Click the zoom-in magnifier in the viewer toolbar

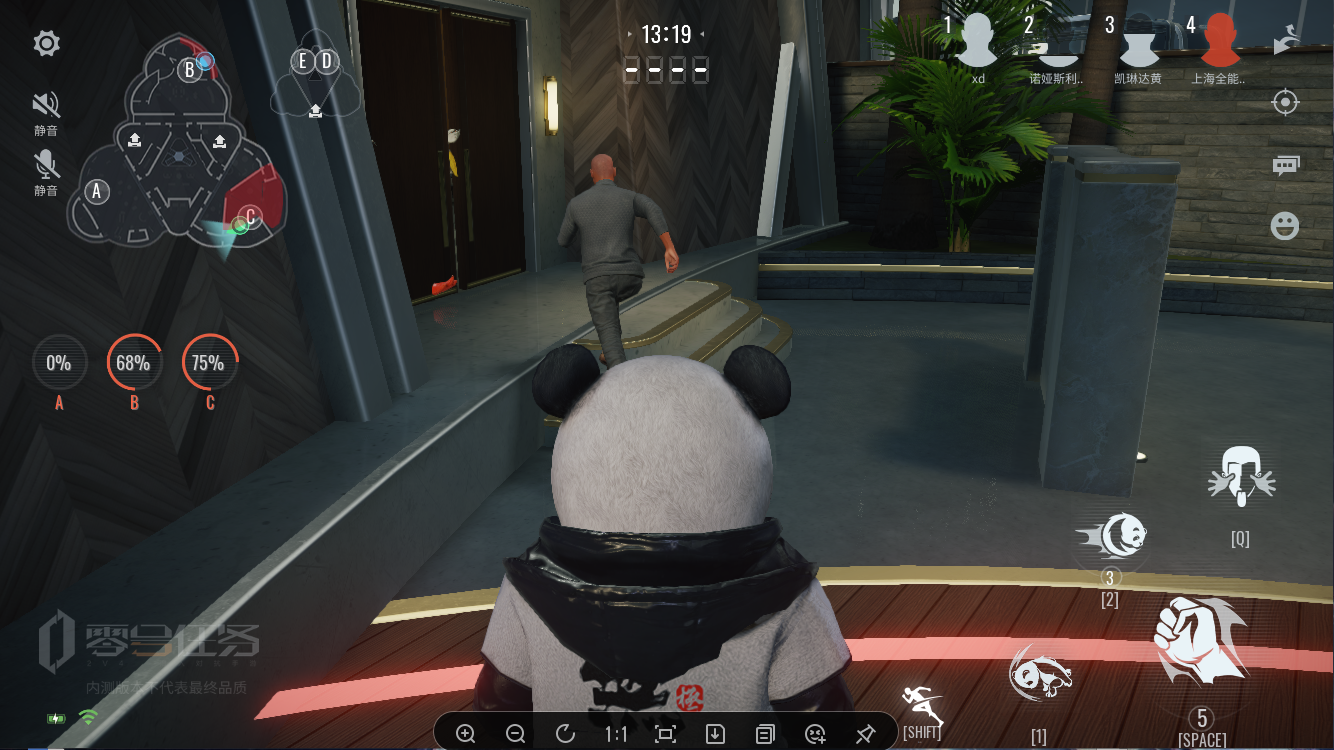[465, 734]
